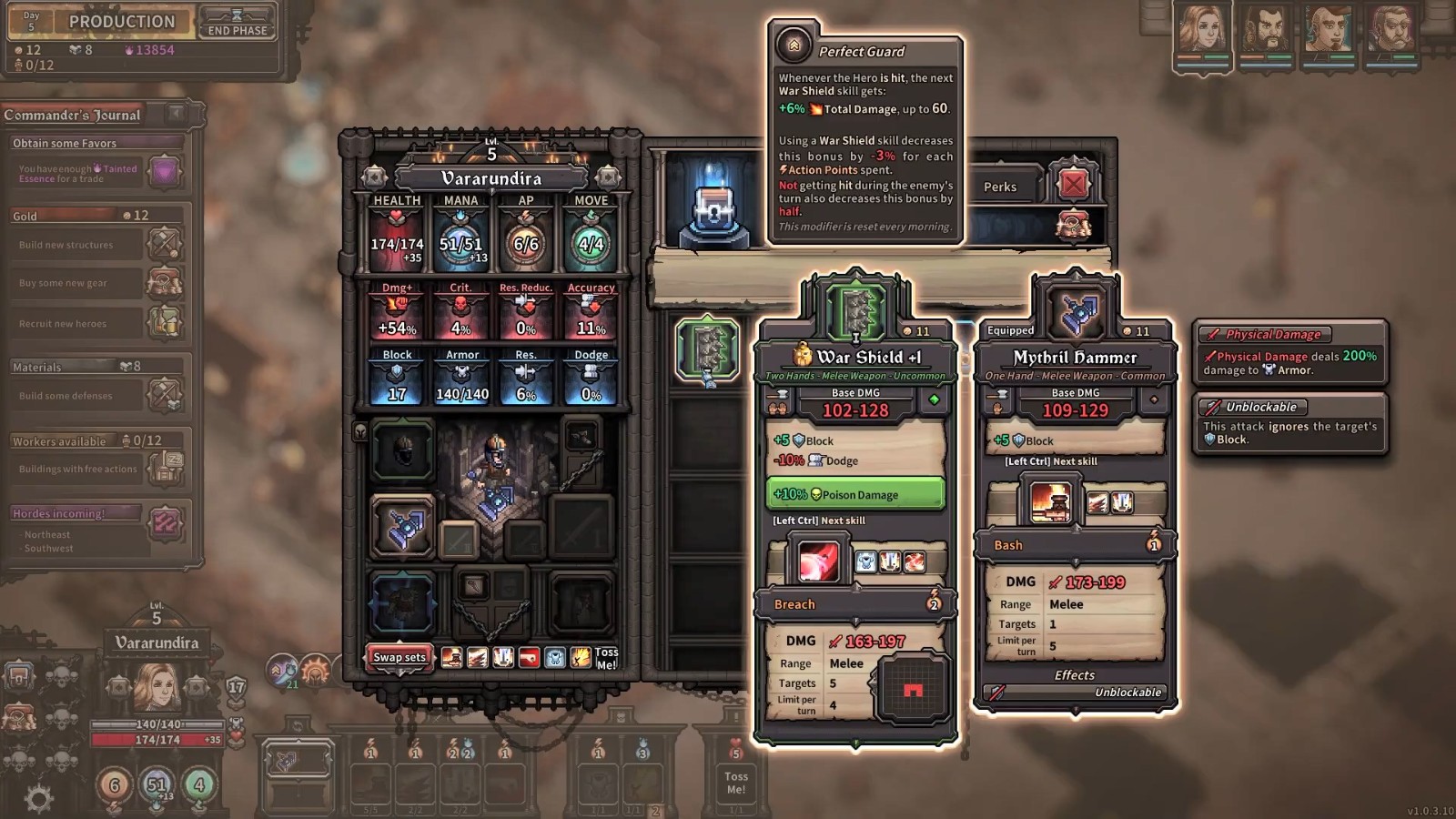Collapse the Commander's Journal panel
This screenshot has height=819, width=1456.
click(x=177, y=114)
